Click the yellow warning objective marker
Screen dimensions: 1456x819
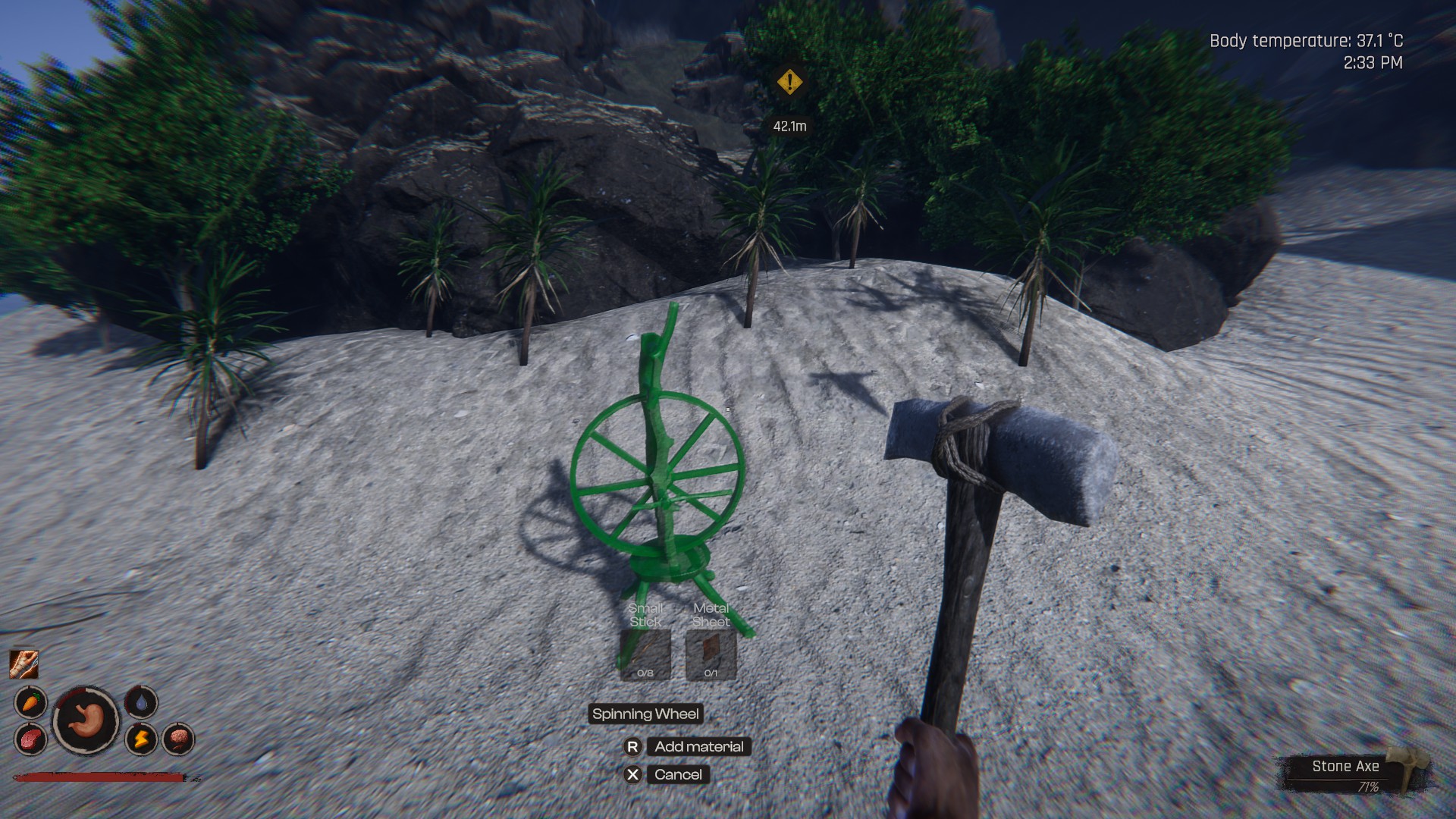tap(789, 81)
